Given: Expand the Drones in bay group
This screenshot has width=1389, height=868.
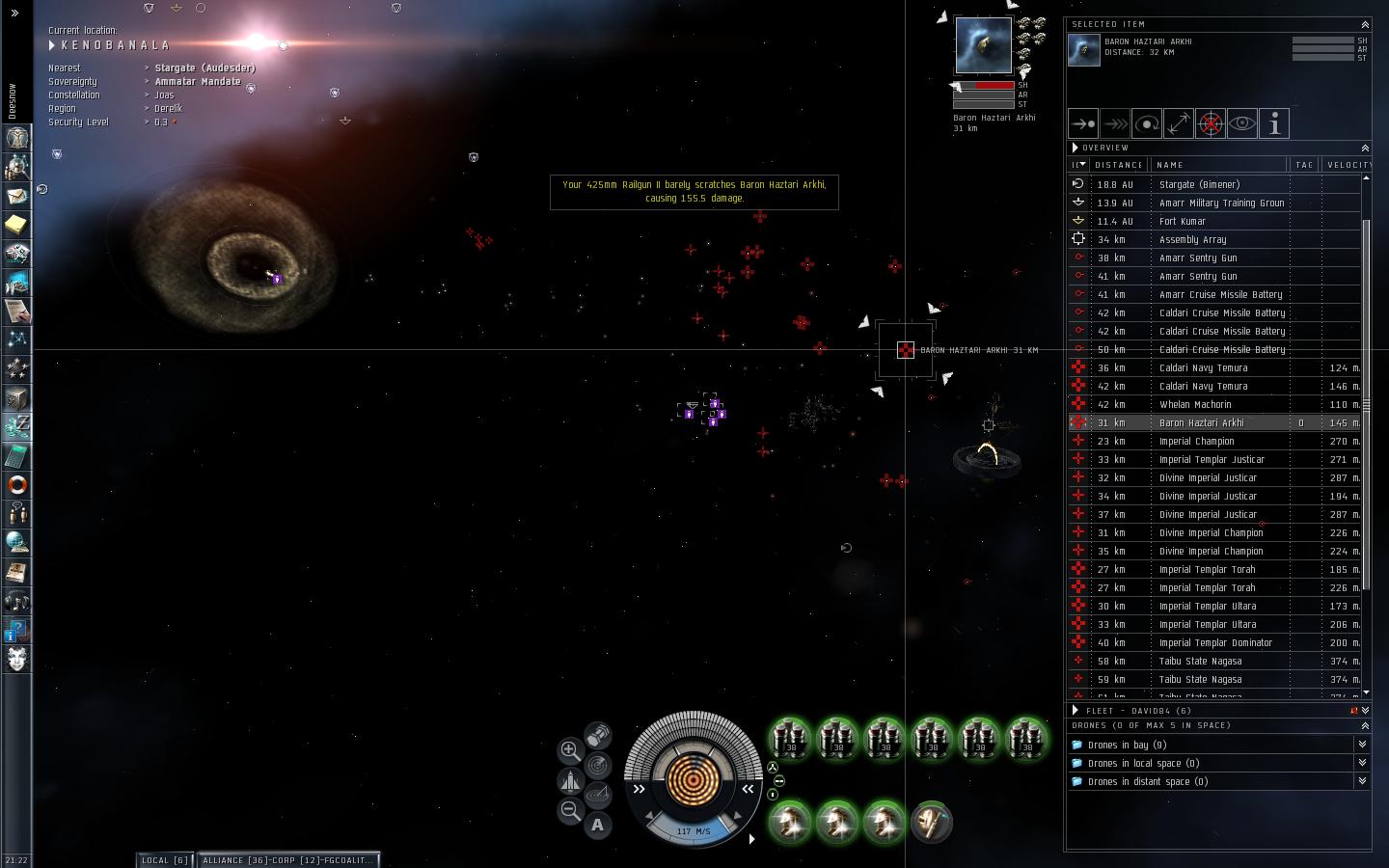Looking at the screenshot, I should coord(1362,745).
